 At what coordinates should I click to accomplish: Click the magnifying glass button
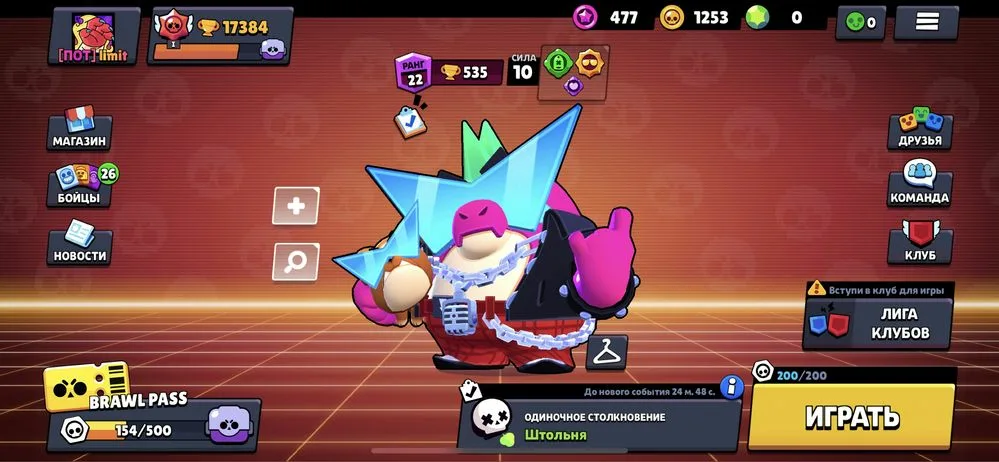296,262
